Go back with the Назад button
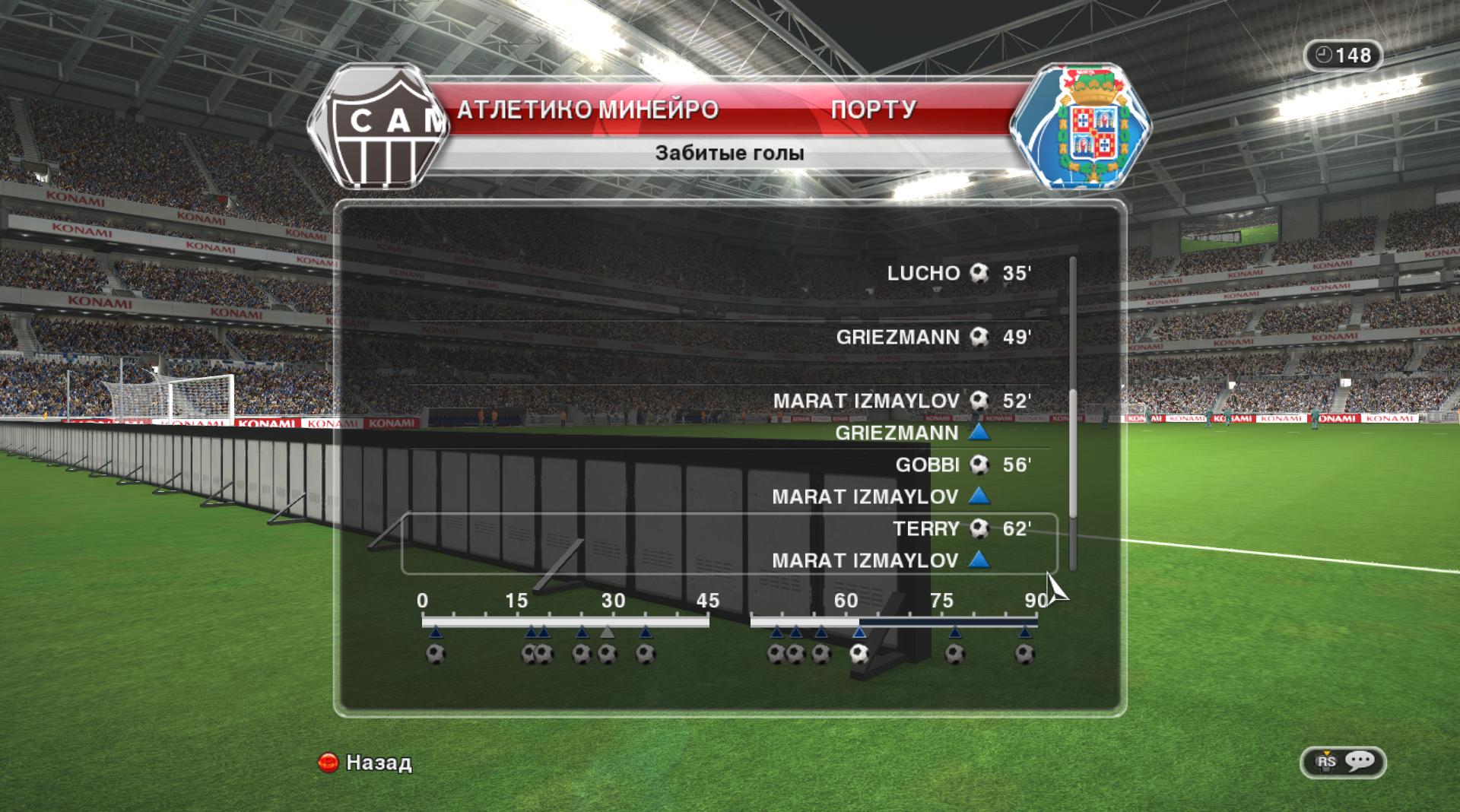The height and width of the screenshot is (812, 1460). [x=366, y=762]
